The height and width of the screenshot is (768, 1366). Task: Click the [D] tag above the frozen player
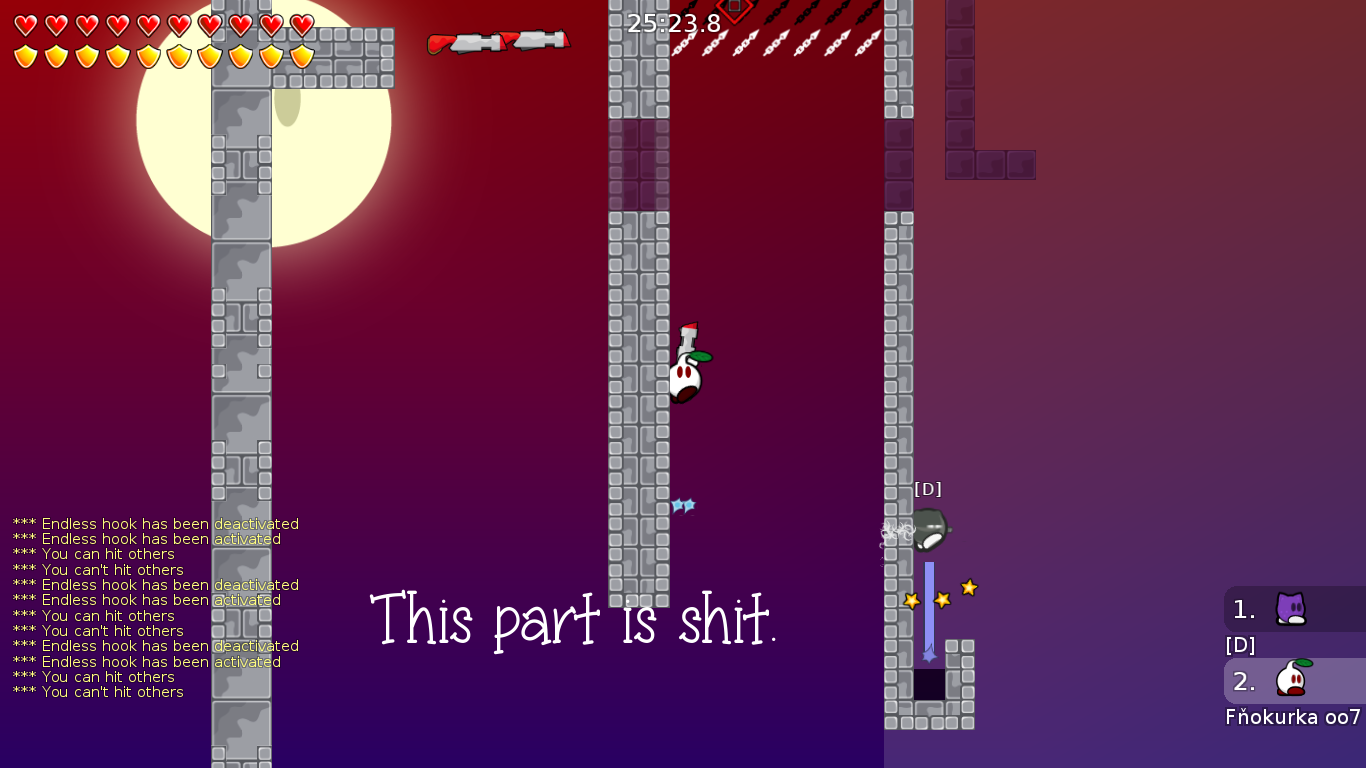click(929, 490)
